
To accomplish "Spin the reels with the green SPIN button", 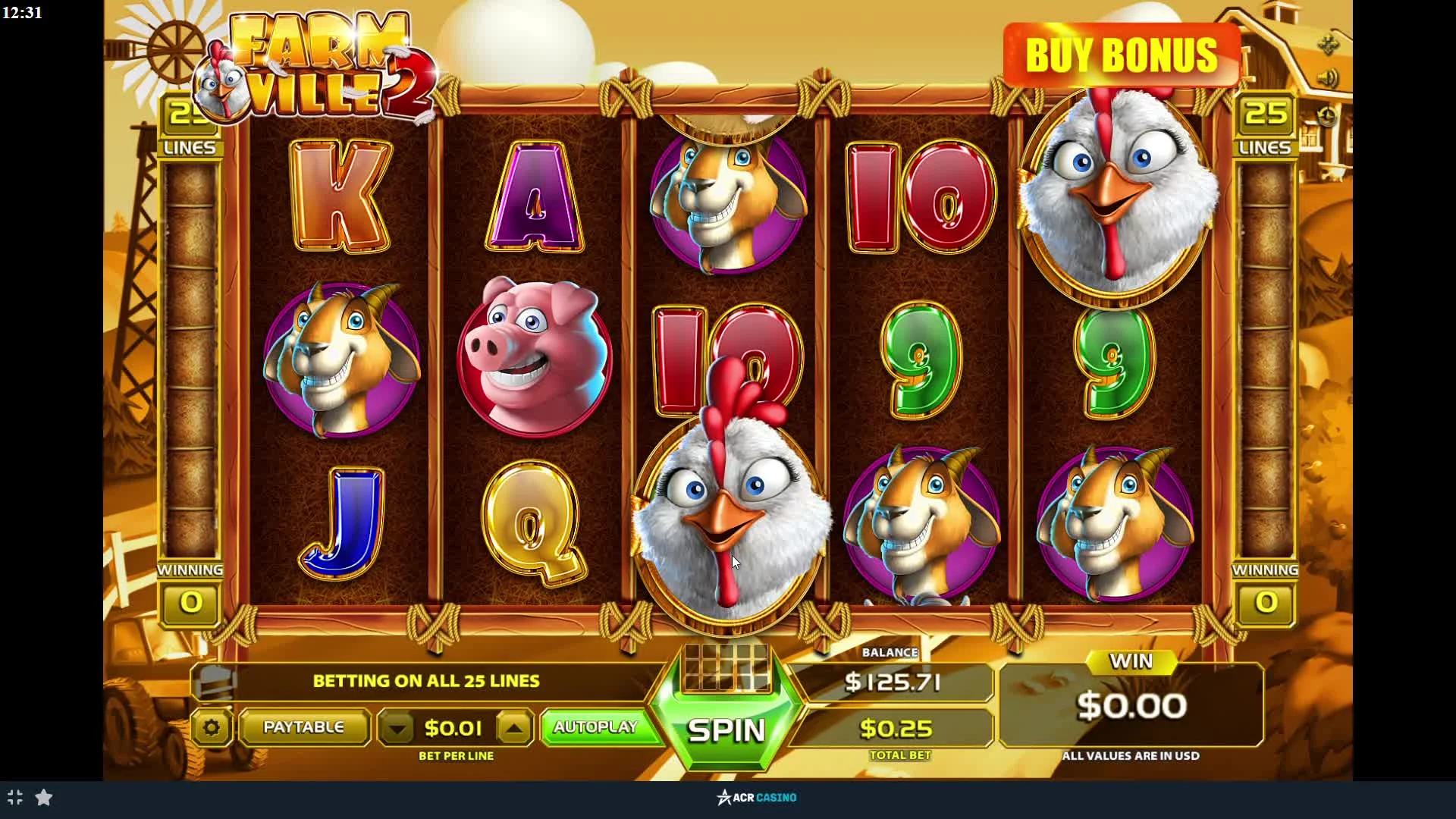I will [726, 730].
